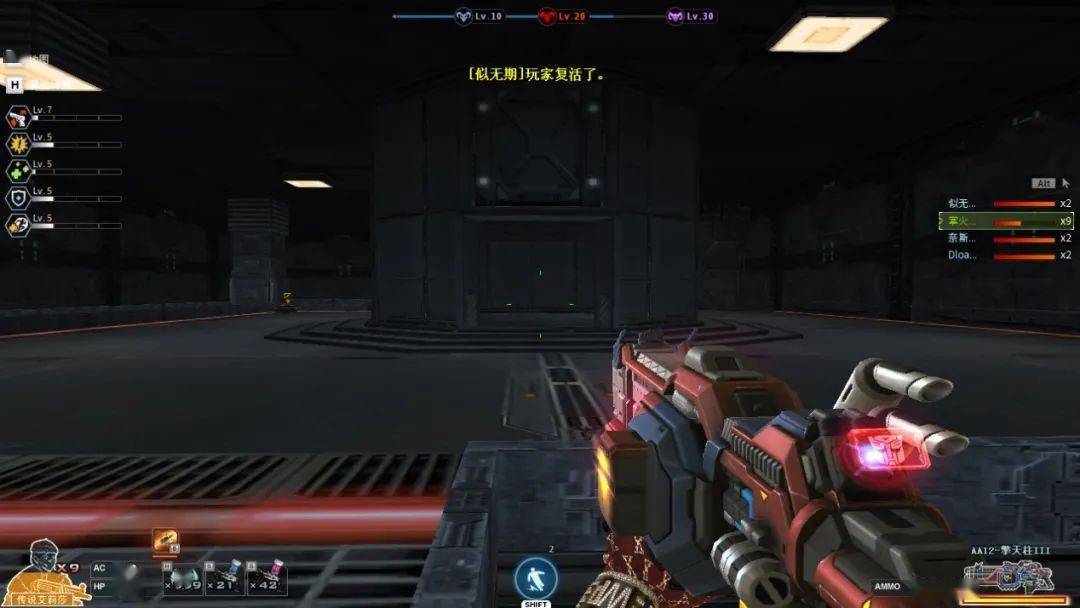Screen dimensions: 1080x608
Task: Click the purple Lv.30 boss marker
Action: pyautogui.click(x=676, y=16)
